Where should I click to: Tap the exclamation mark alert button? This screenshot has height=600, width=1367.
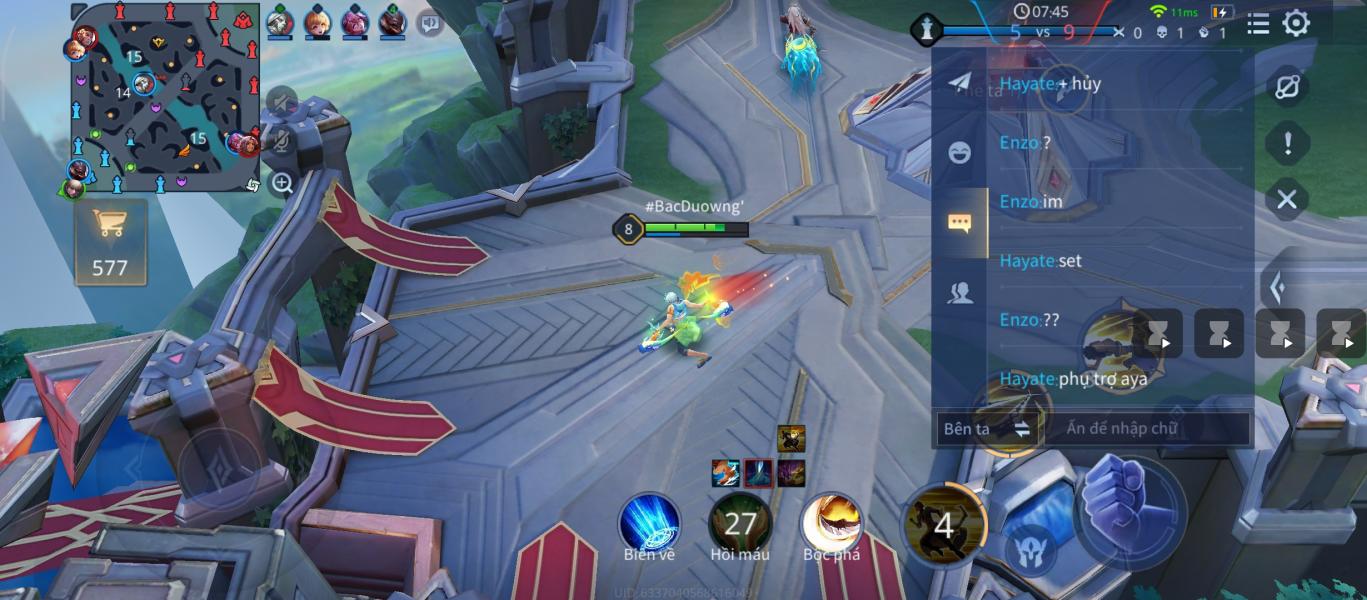click(x=1287, y=143)
